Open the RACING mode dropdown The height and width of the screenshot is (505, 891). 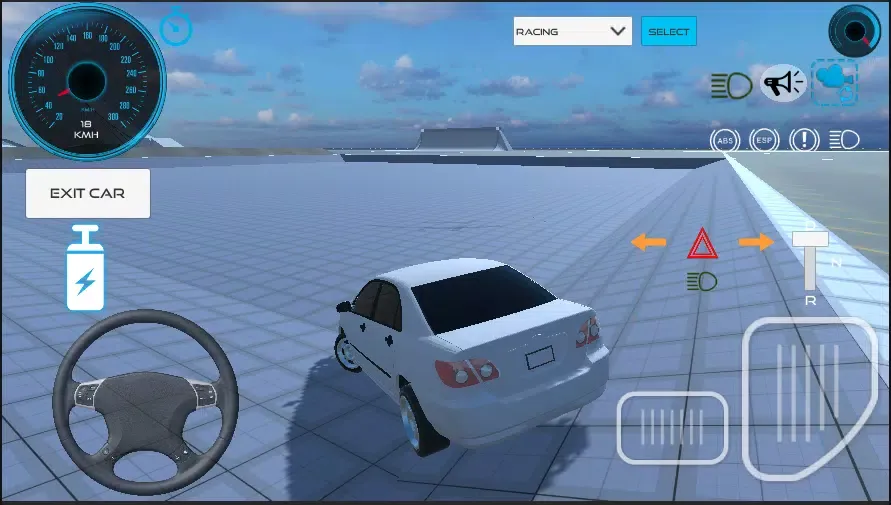click(x=573, y=31)
